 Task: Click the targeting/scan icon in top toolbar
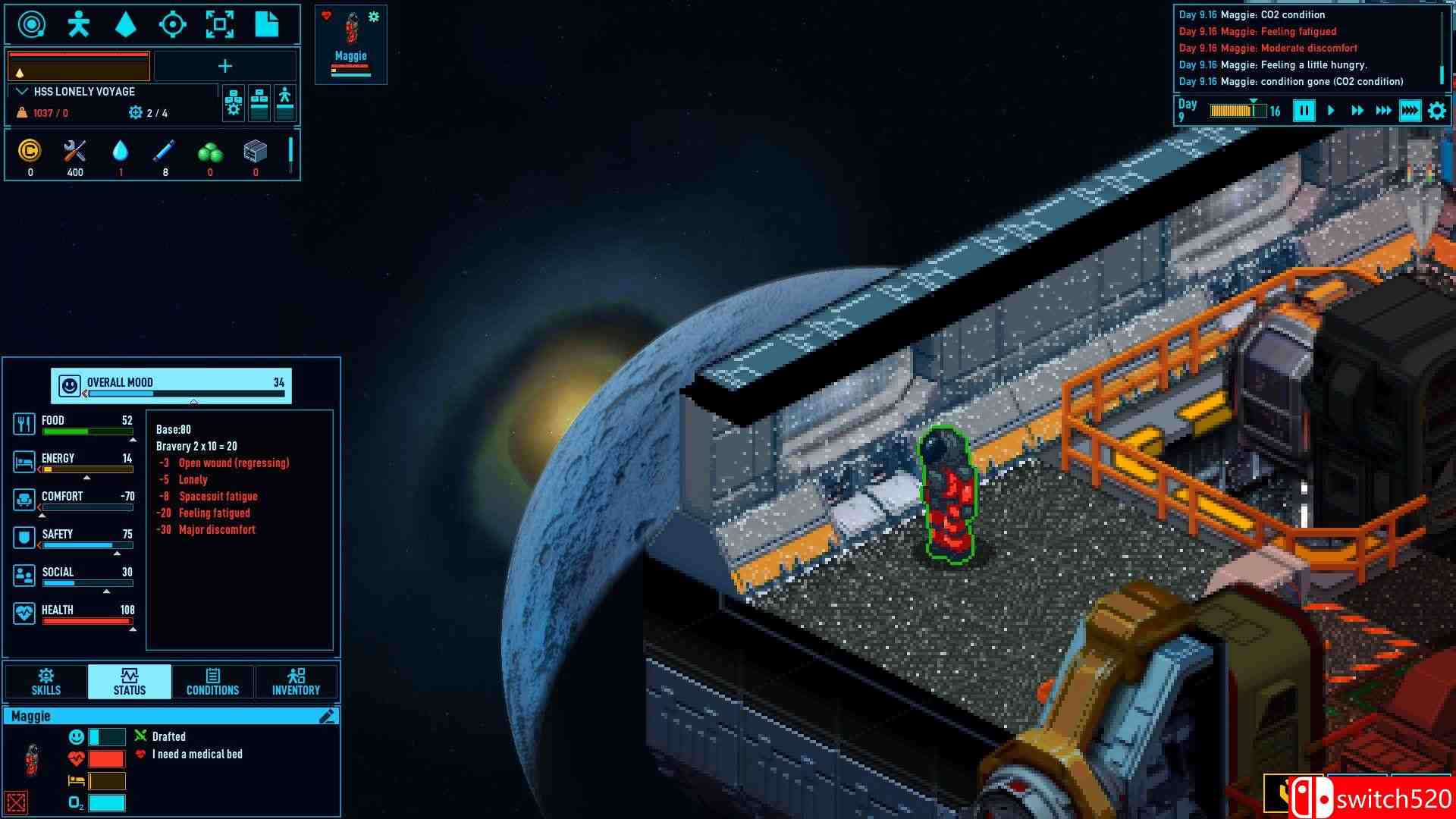tap(174, 24)
